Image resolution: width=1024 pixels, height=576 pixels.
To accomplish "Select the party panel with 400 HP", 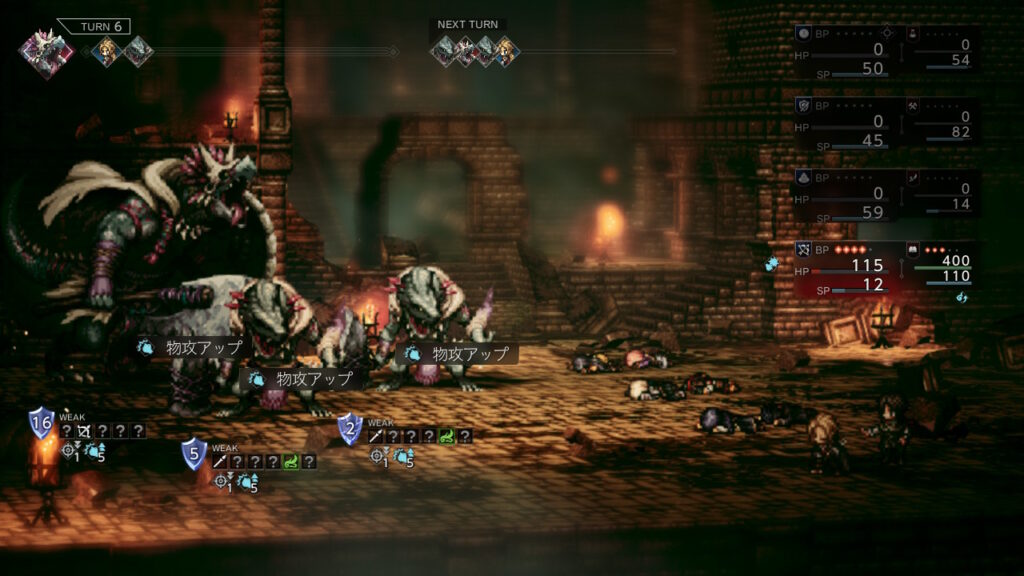I will 942,267.
